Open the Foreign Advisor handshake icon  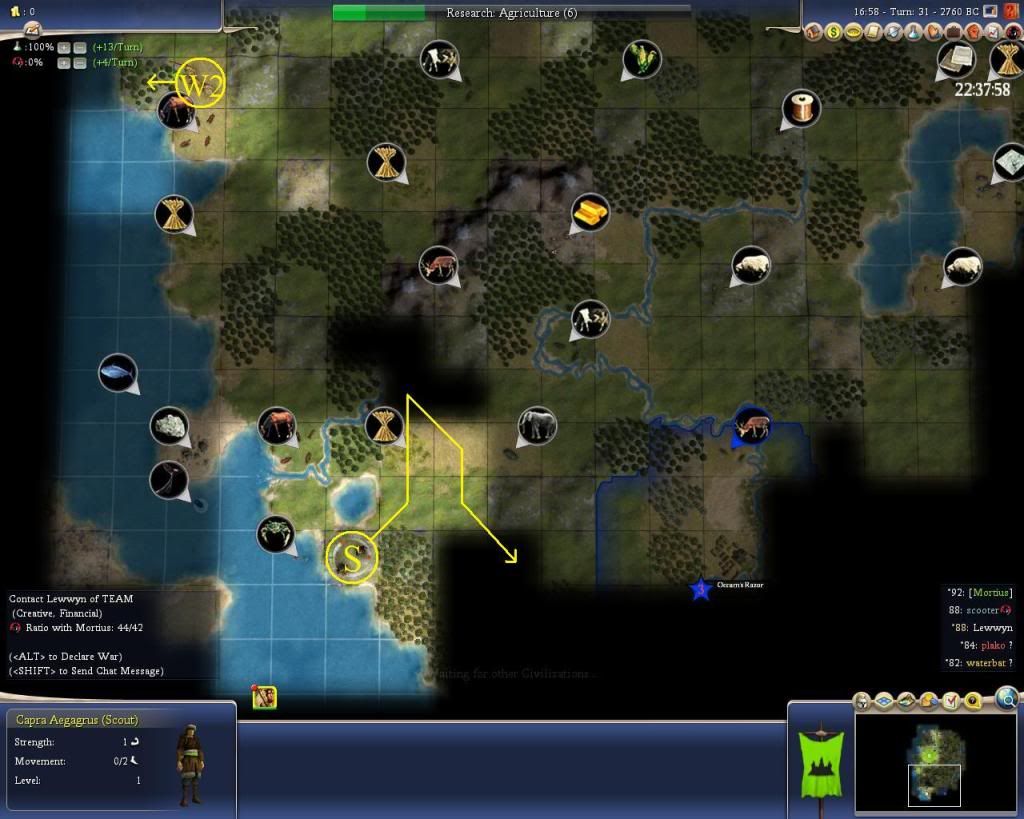coord(892,32)
